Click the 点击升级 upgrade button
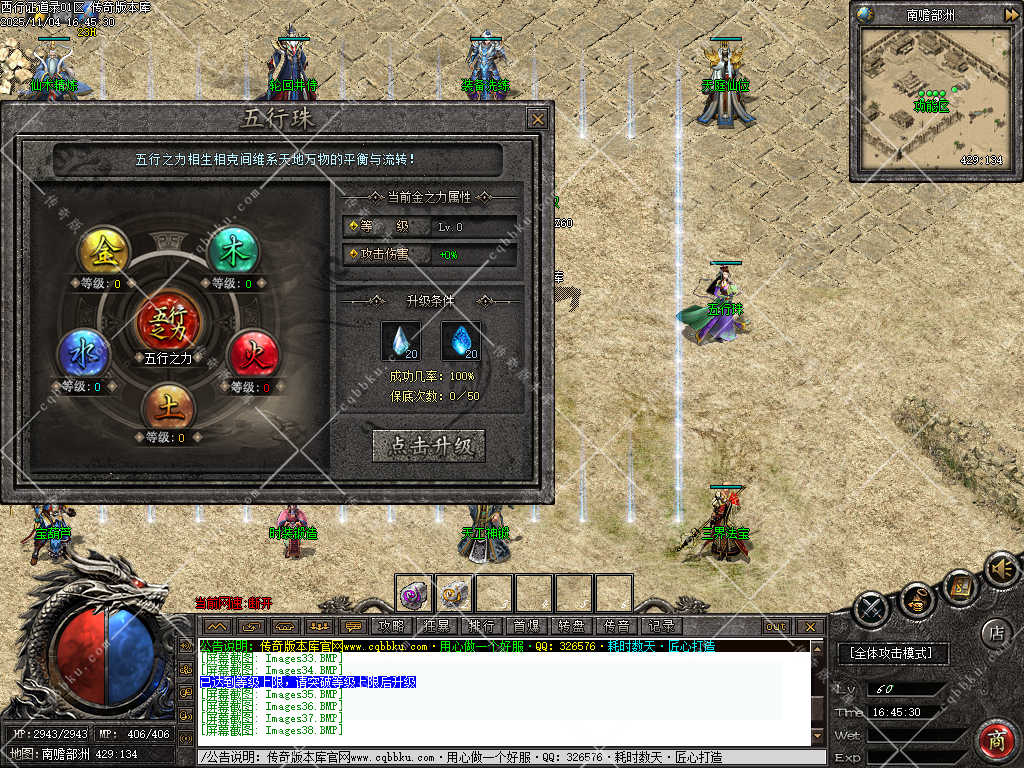Viewport: 1024px width, 768px height. pos(428,446)
